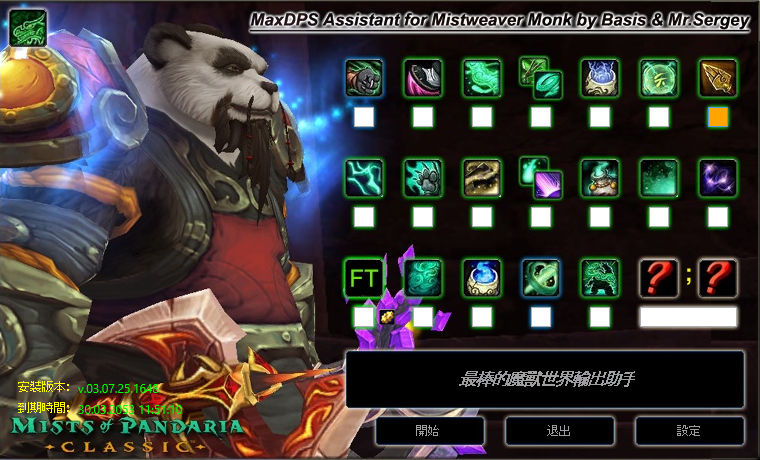Select the green FT icon
This screenshot has width=760, height=460.
(x=363, y=278)
